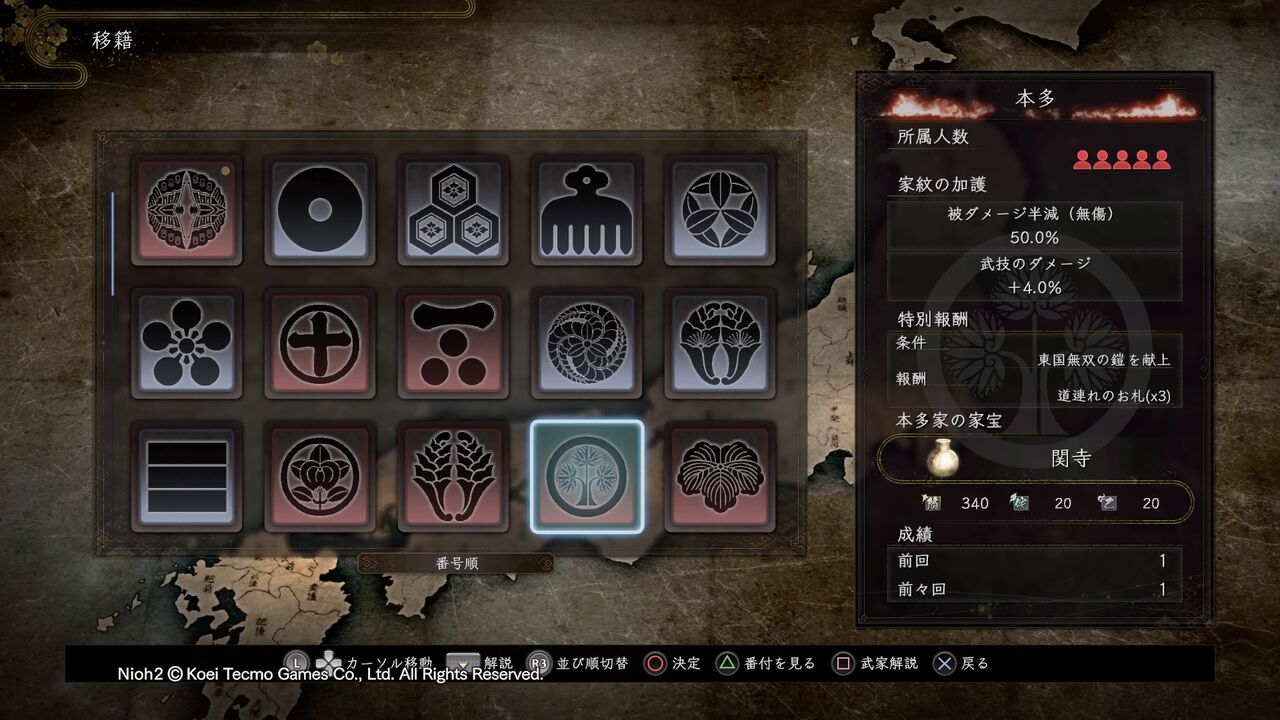
Task: Open the 番号順 sort dropdown
Action: click(x=453, y=562)
